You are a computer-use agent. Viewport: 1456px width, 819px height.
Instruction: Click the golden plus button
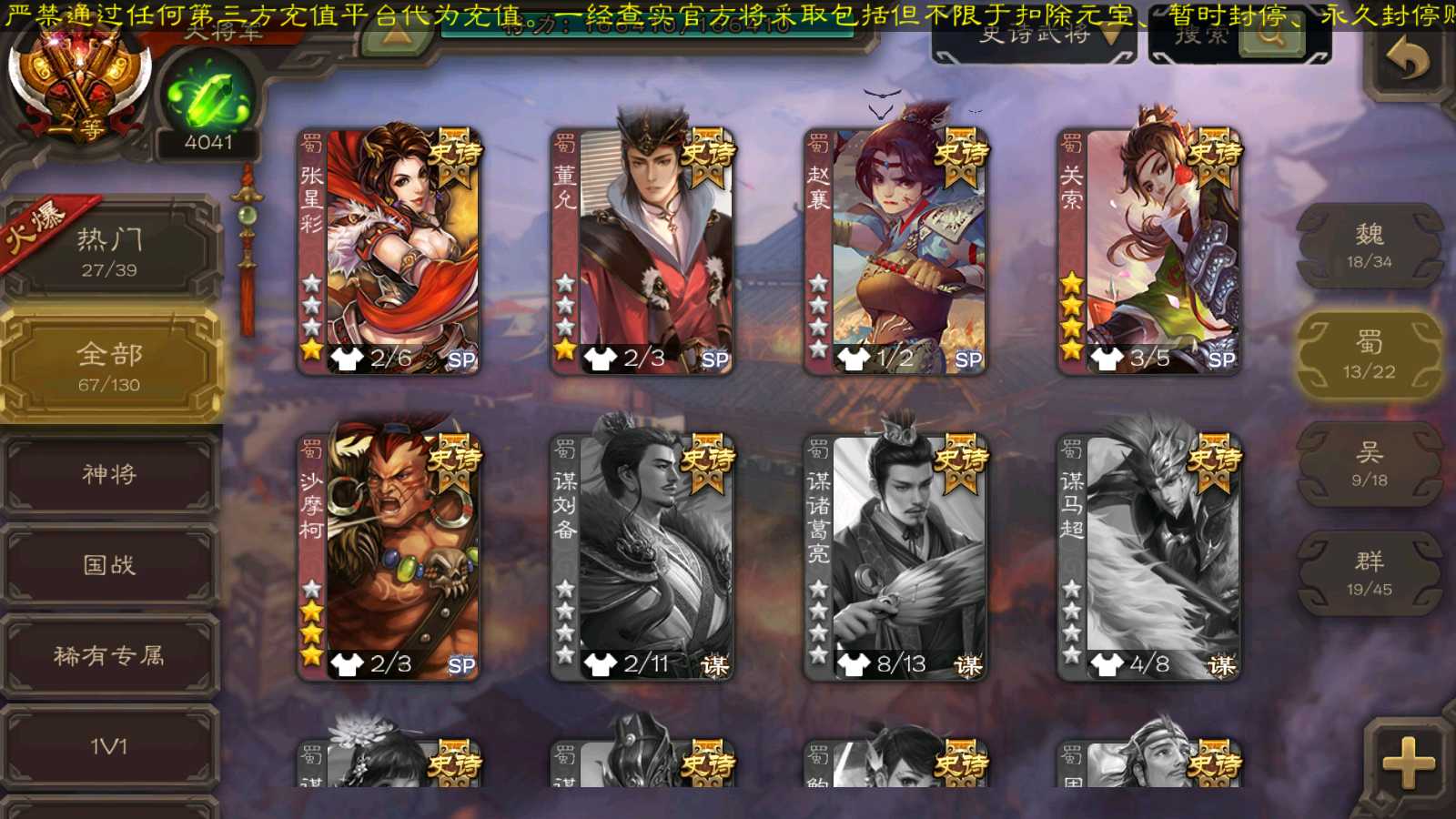pos(1407,763)
